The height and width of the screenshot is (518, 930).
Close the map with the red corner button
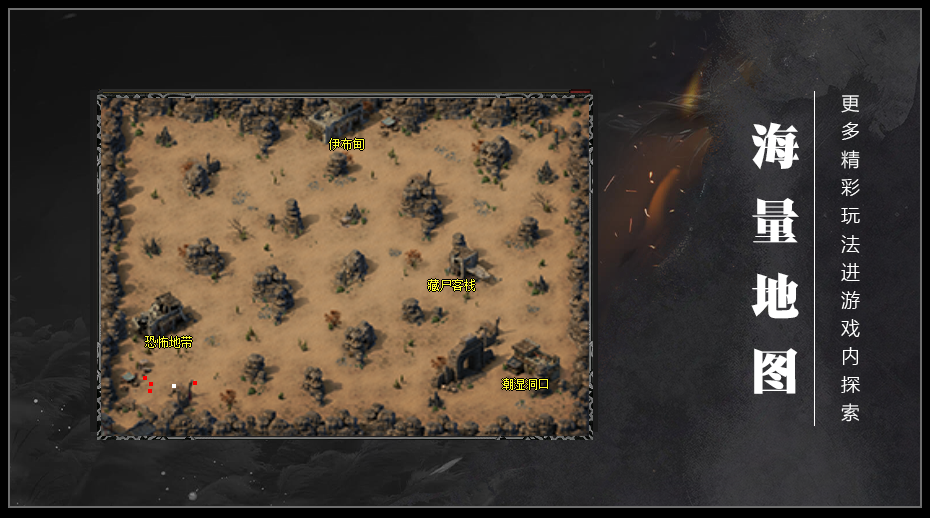point(581,94)
